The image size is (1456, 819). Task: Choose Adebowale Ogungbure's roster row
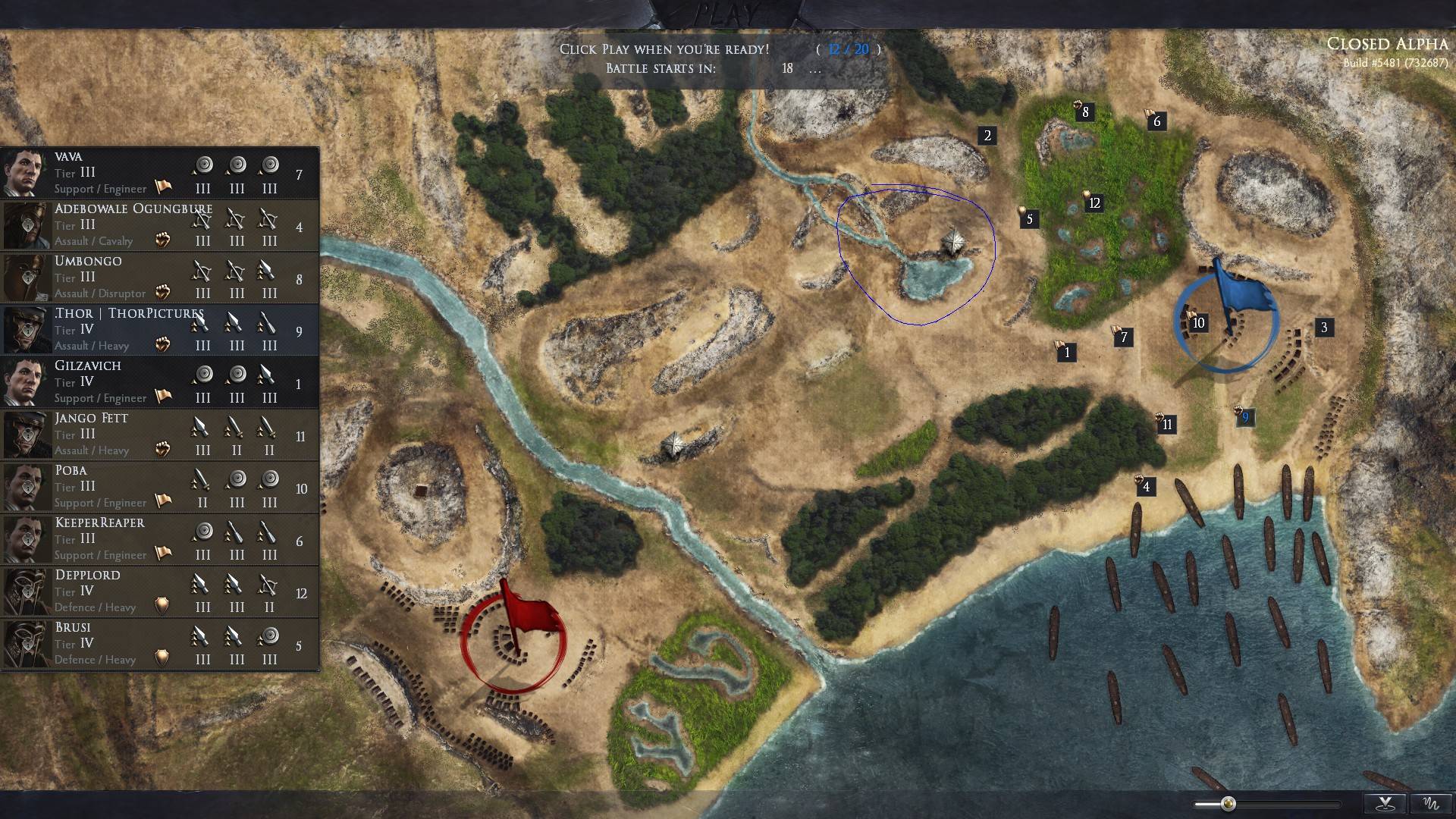(159, 224)
